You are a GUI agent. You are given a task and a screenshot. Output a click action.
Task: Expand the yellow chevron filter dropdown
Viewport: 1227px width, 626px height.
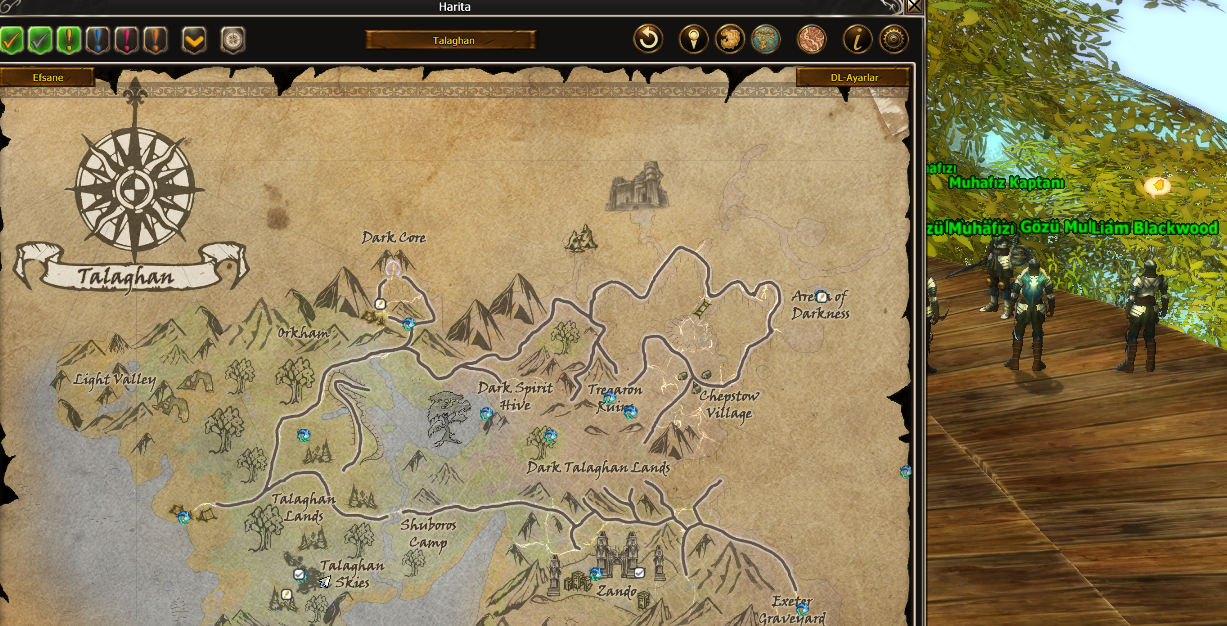point(194,40)
